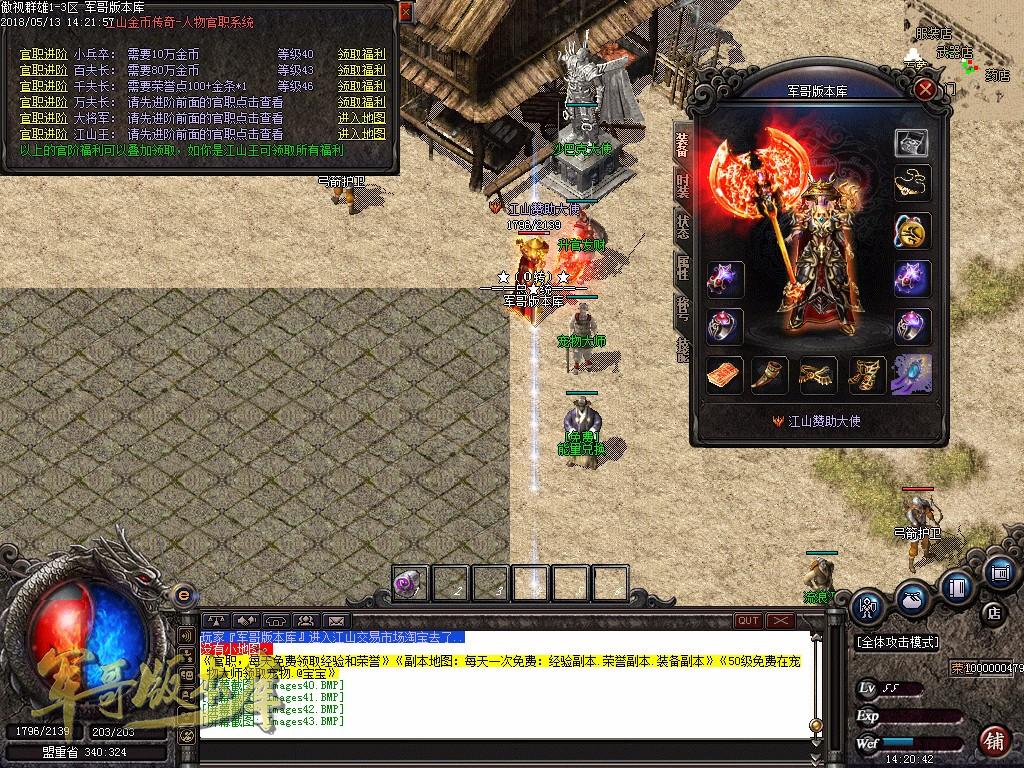Open the bag inventory button
This screenshot has height=768, width=1024.
pyautogui.click(x=911, y=597)
